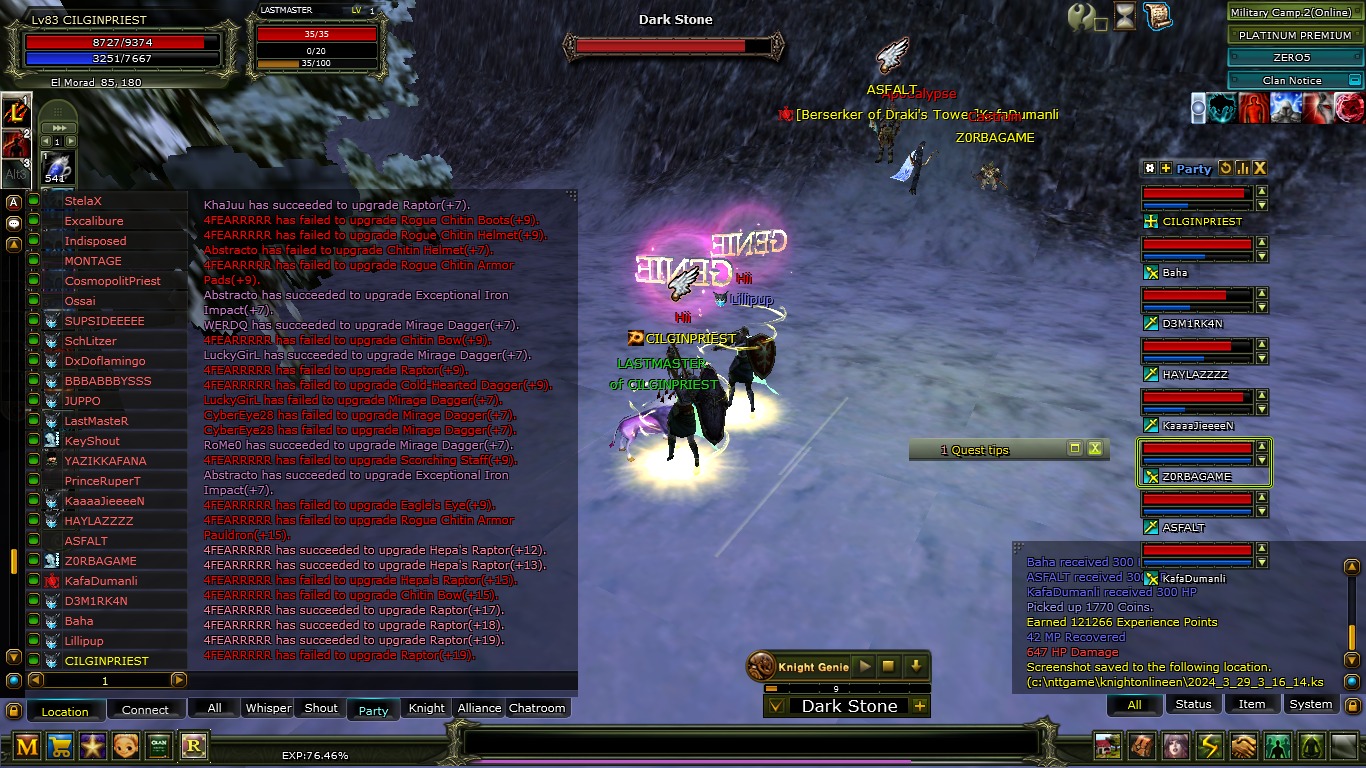
Task: Close the Quest tips panel
Action: [x=1095, y=449]
